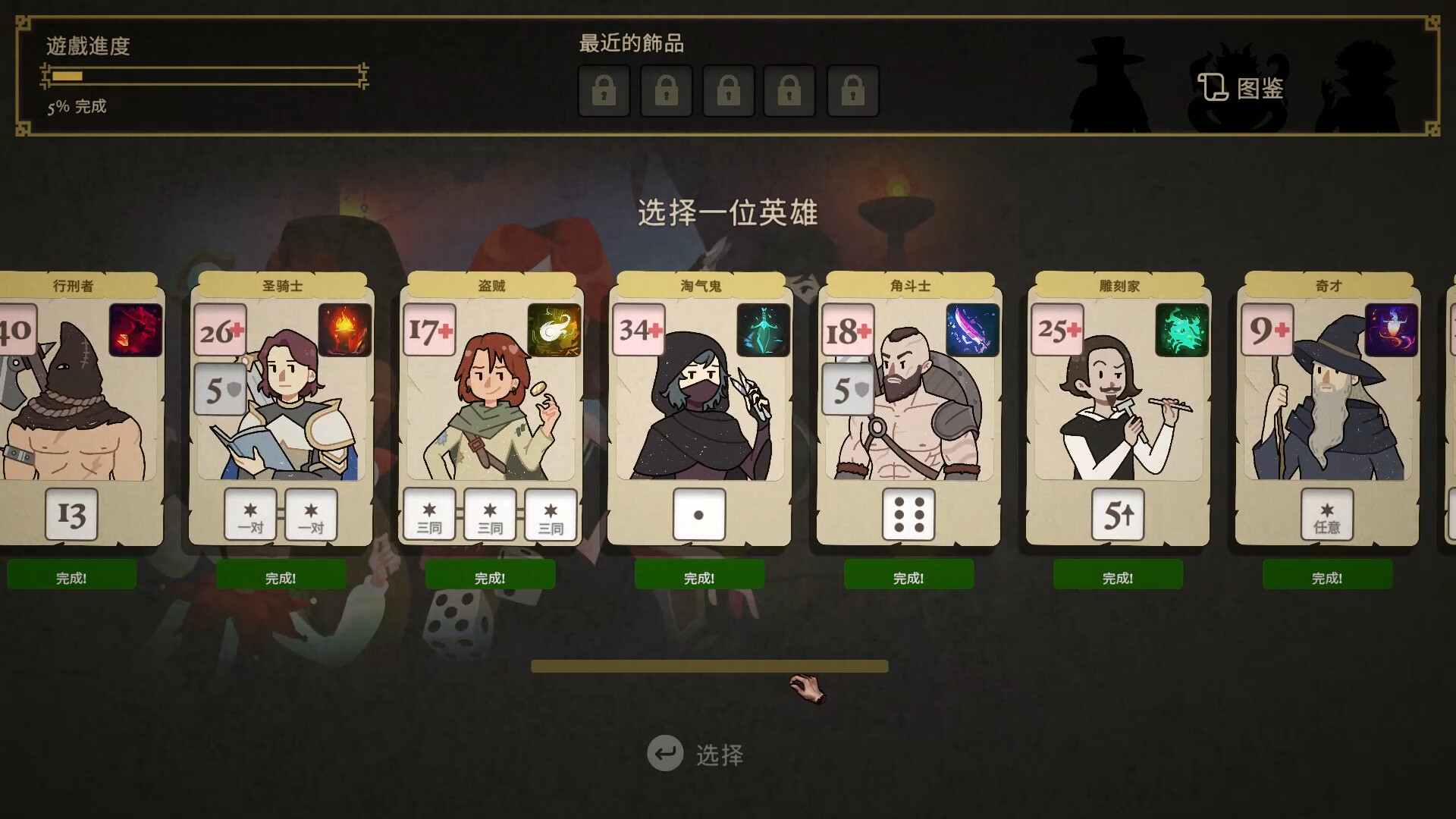Click the last locked trinket slot
Screen dimensions: 1456x819
click(854, 90)
